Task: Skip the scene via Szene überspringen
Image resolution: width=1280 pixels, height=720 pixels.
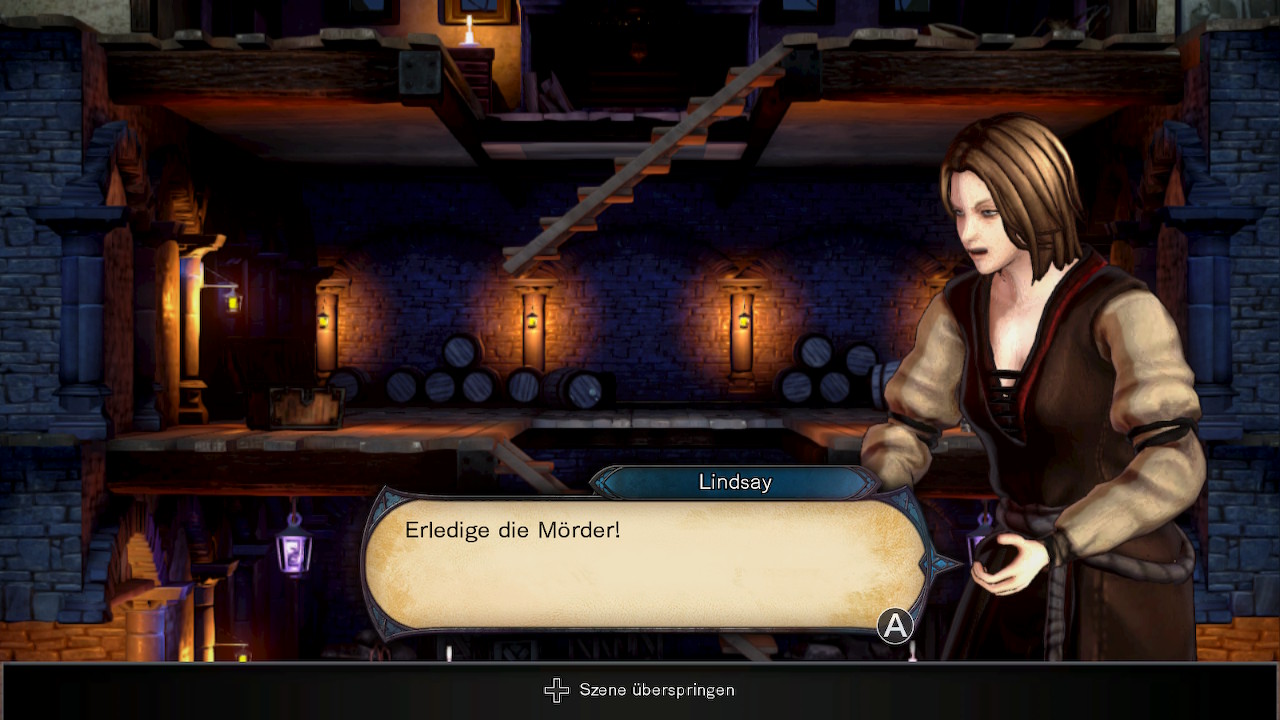Action: click(x=640, y=690)
